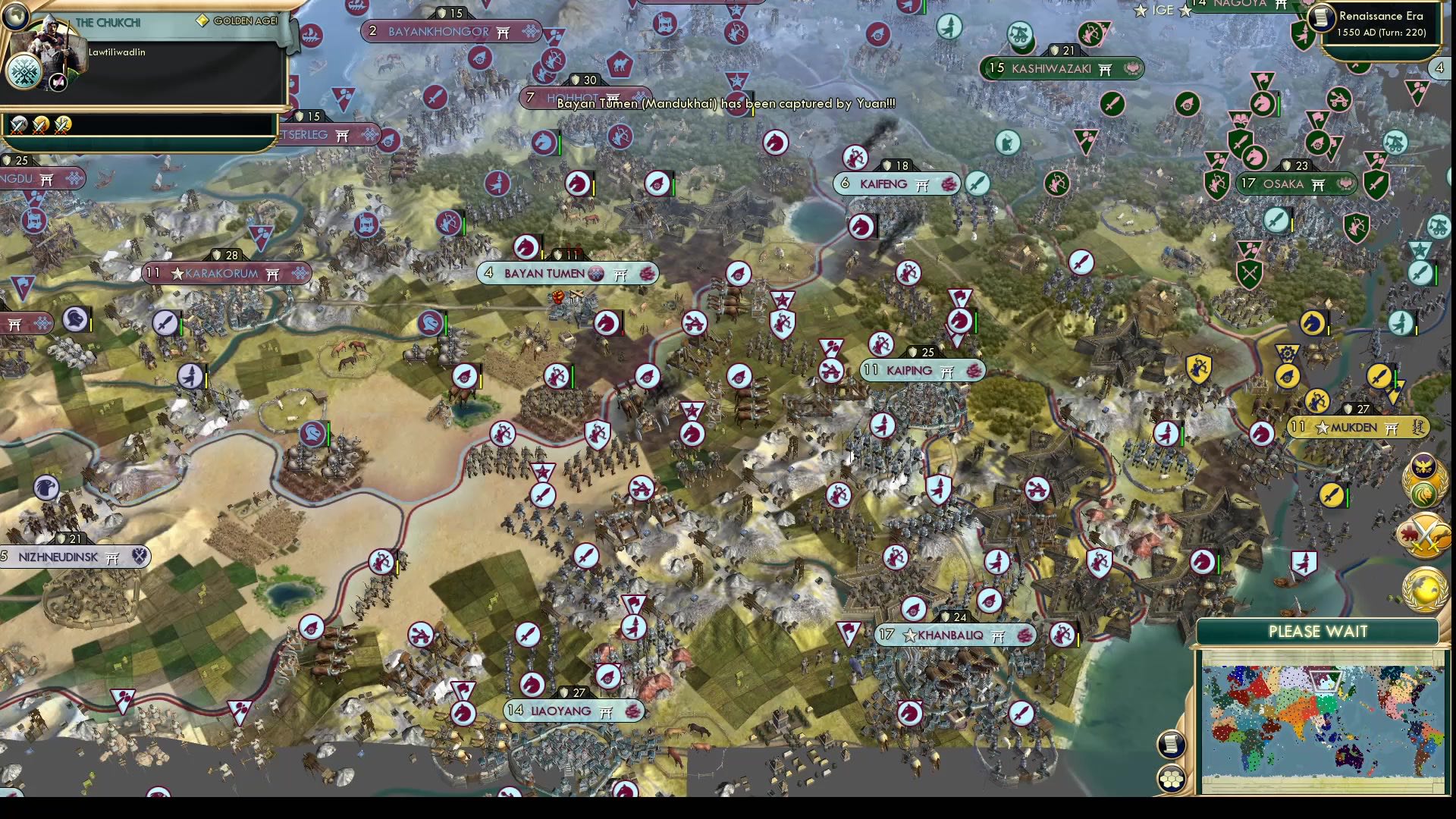This screenshot has height=819, width=1456.
Task: Click the Please Wait turn button
Action: (1317, 632)
